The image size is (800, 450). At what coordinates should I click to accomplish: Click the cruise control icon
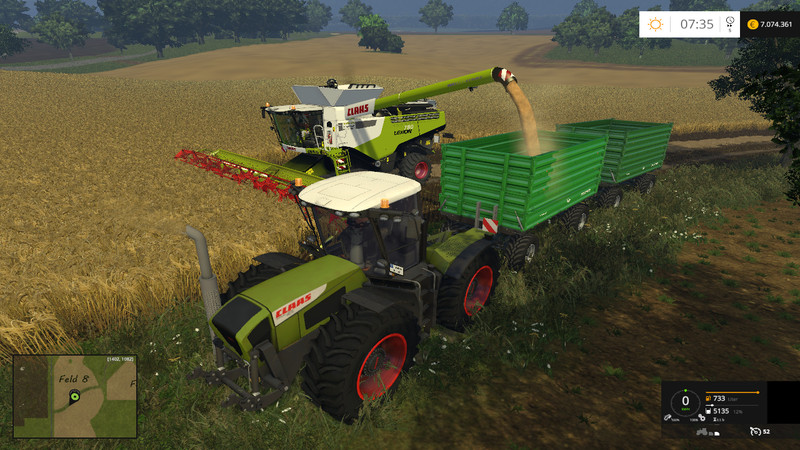[x=756, y=432]
